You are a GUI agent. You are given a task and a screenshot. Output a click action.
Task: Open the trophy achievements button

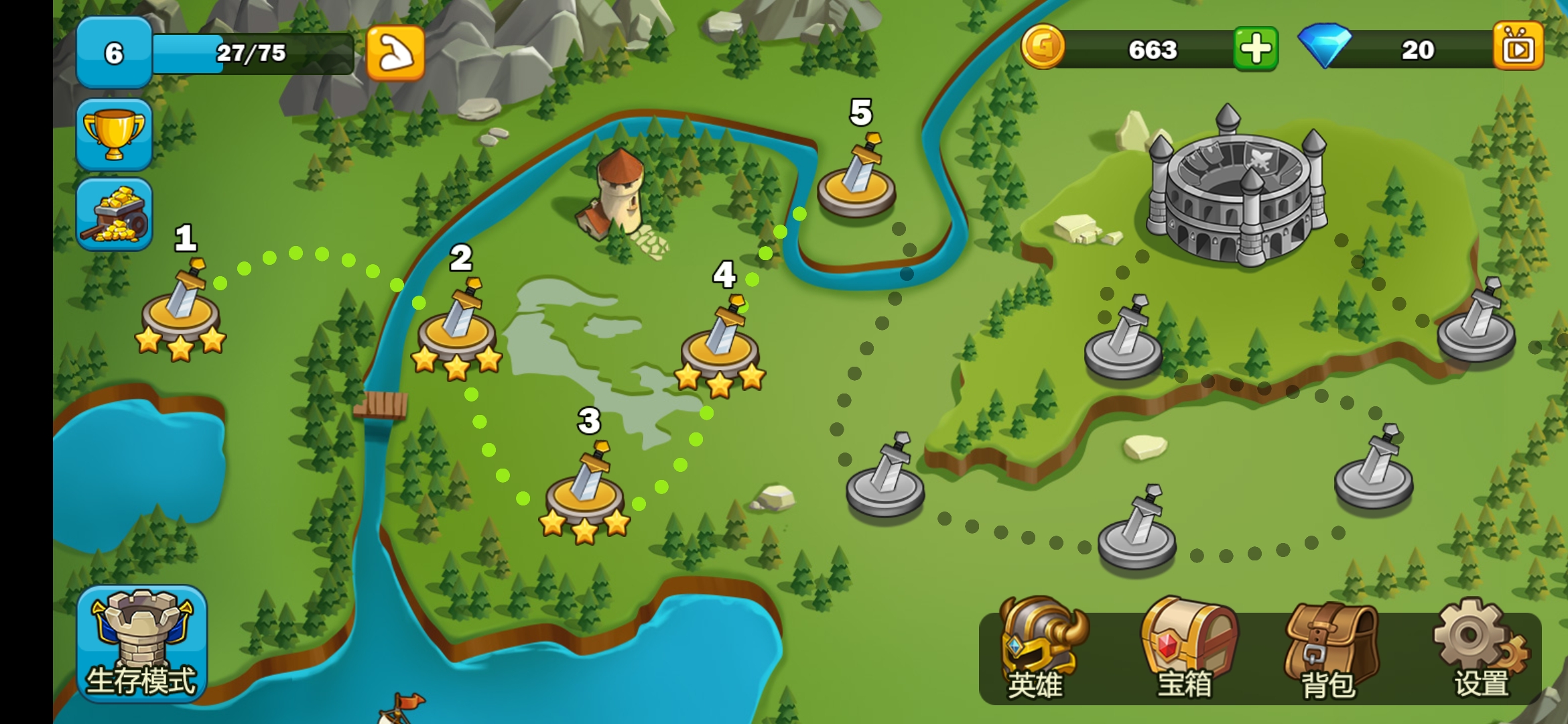pos(114,135)
